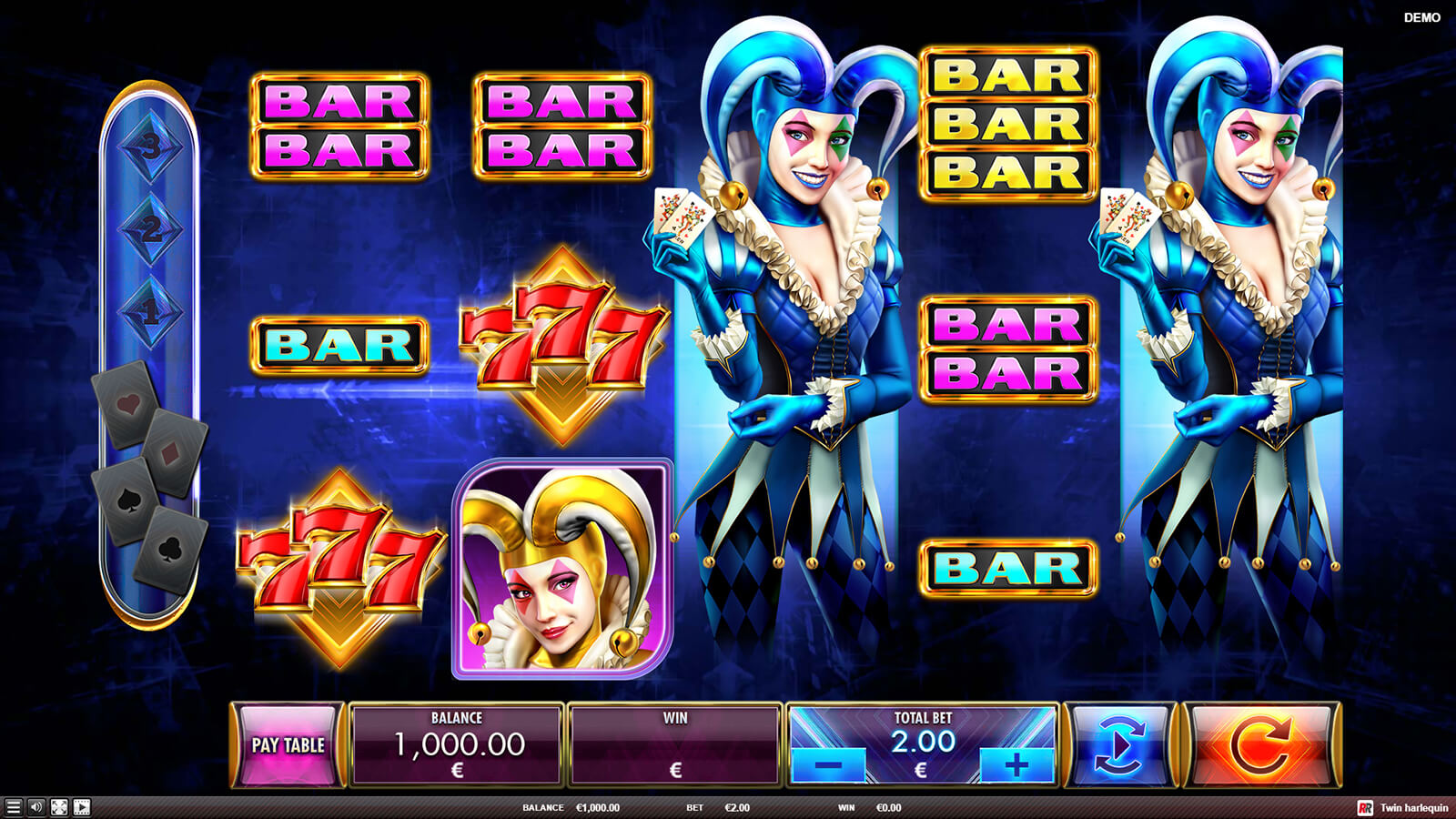The image size is (1456, 819).
Task: Increase total bet with plus button
Action: [x=1016, y=765]
